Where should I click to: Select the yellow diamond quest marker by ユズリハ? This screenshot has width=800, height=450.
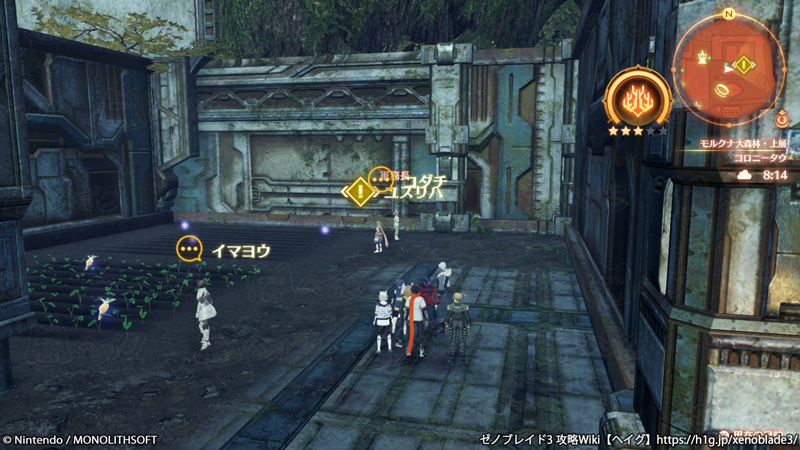[x=359, y=191]
